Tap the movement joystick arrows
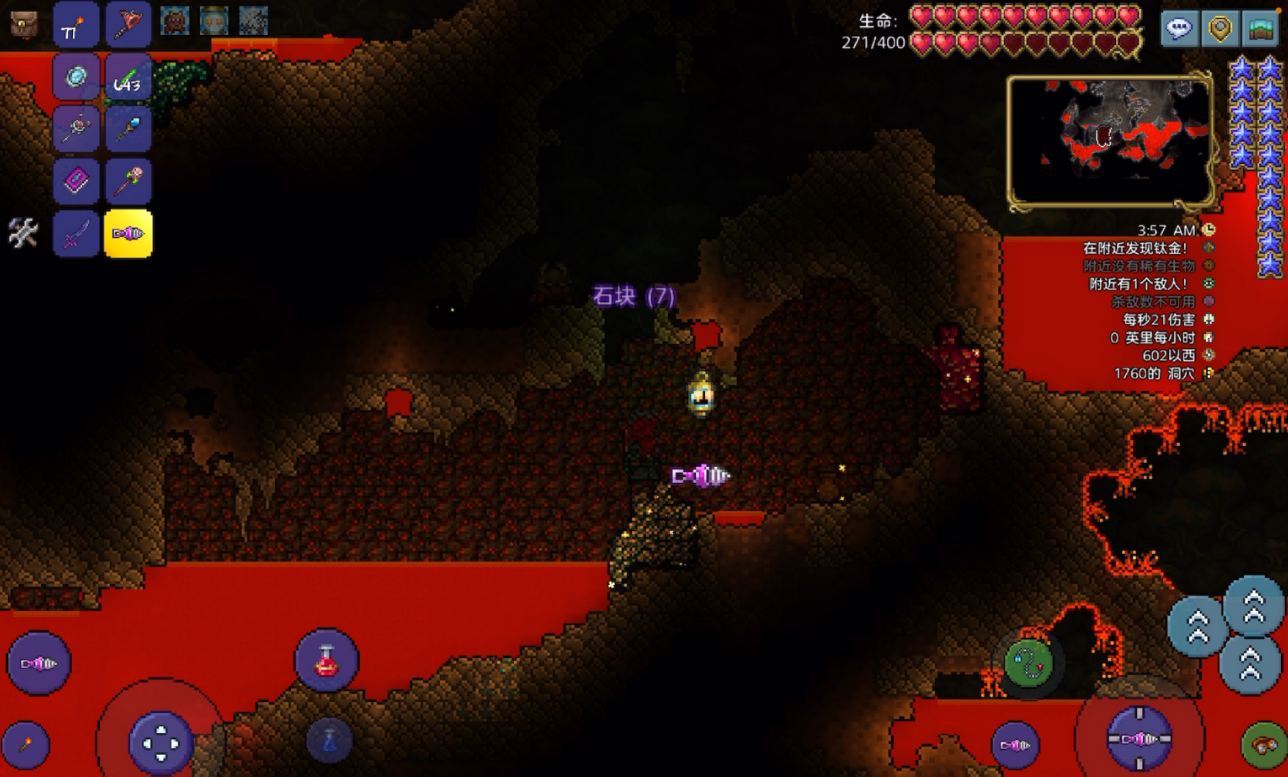Viewport: 1288px width, 777px height. 160,742
